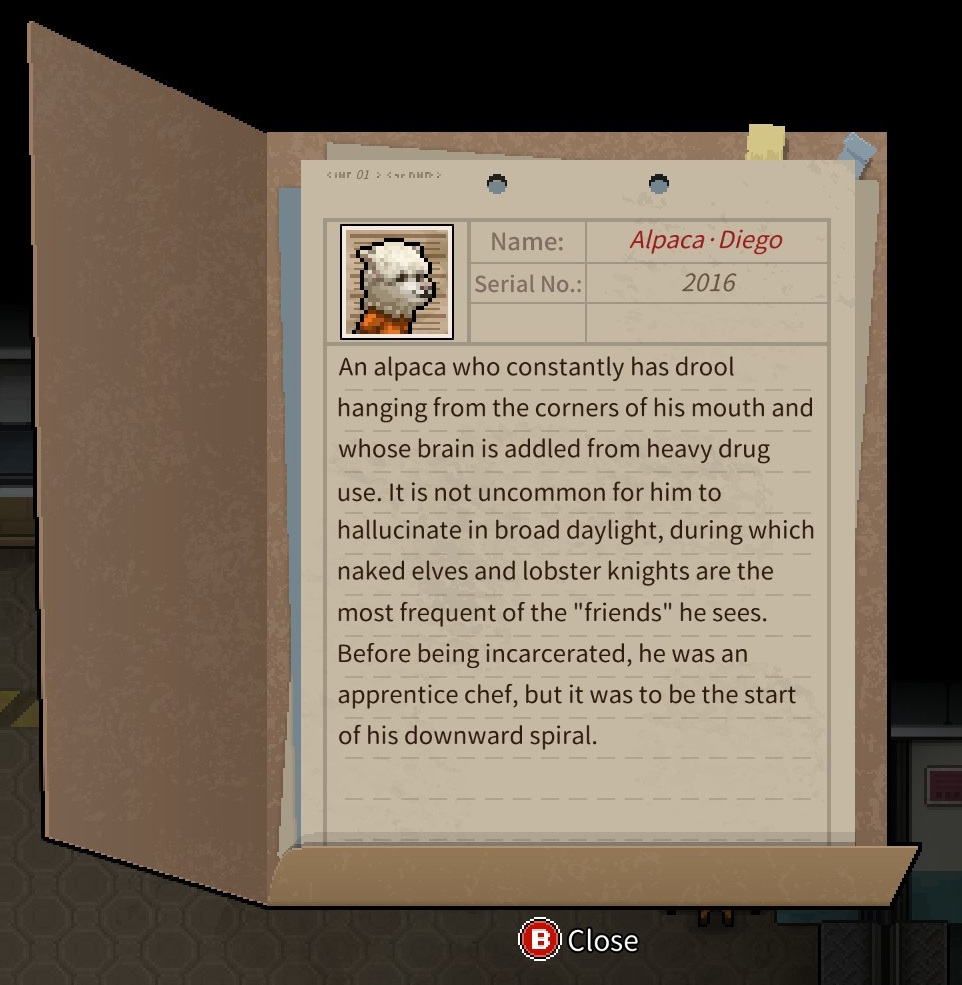Select the alpaca inmate portrait thumbnail
Viewport: 962px width, 985px height.
pos(397,281)
